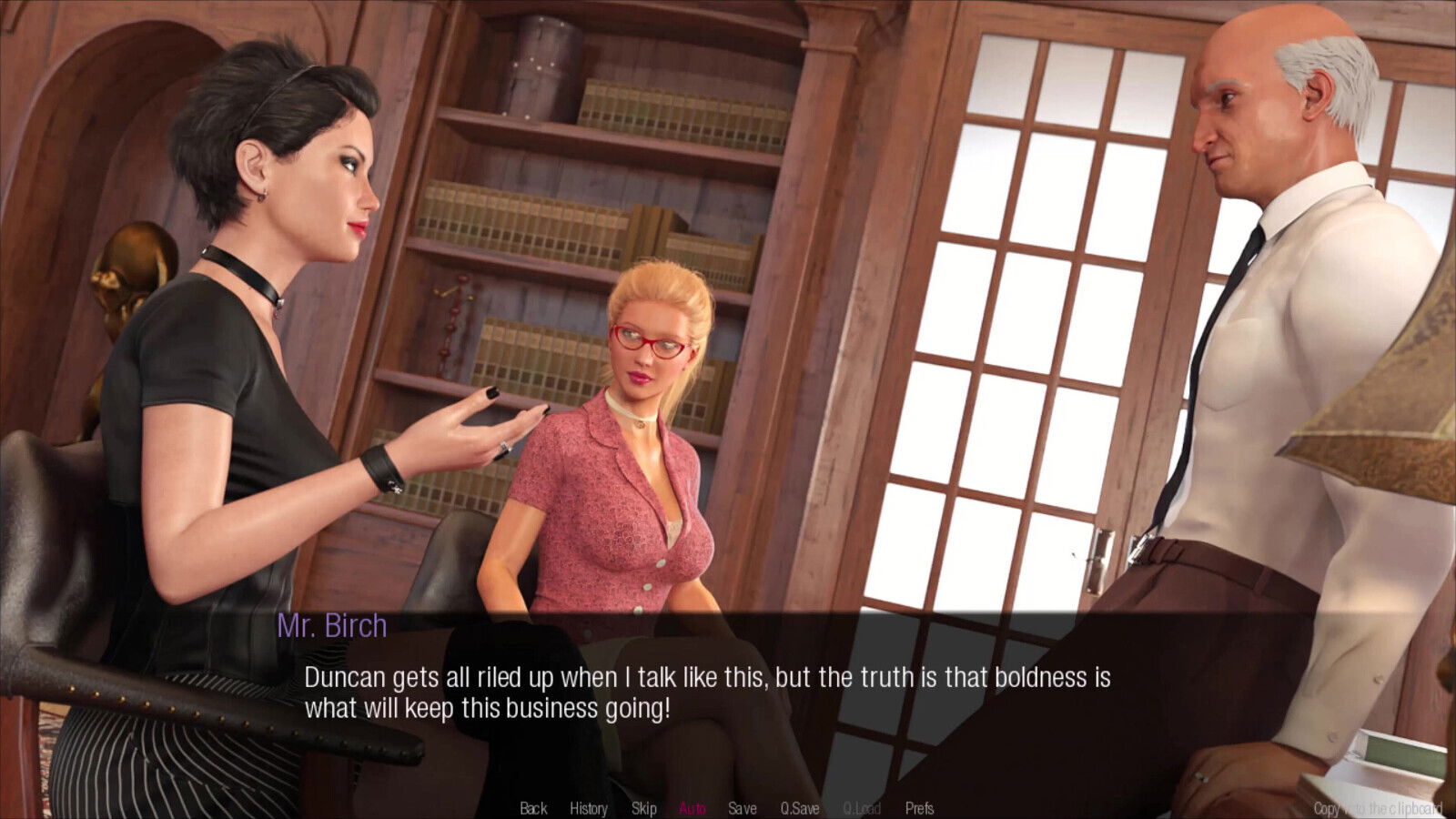Click Back in the bottom quick menu
This screenshot has width=1456, height=819.
tap(532, 808)
